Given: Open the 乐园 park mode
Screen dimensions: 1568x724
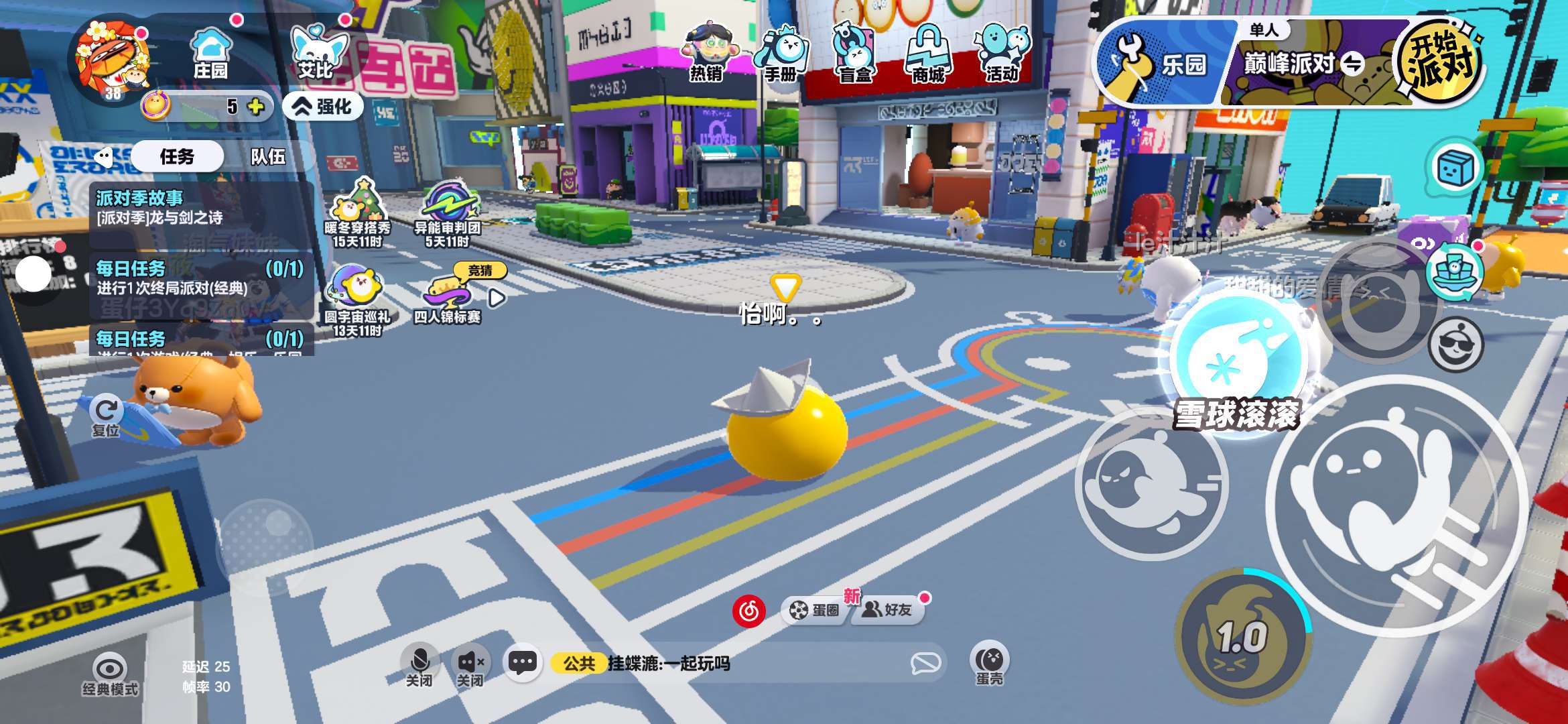Looking at the screenshot, I should click(1163, 64).
